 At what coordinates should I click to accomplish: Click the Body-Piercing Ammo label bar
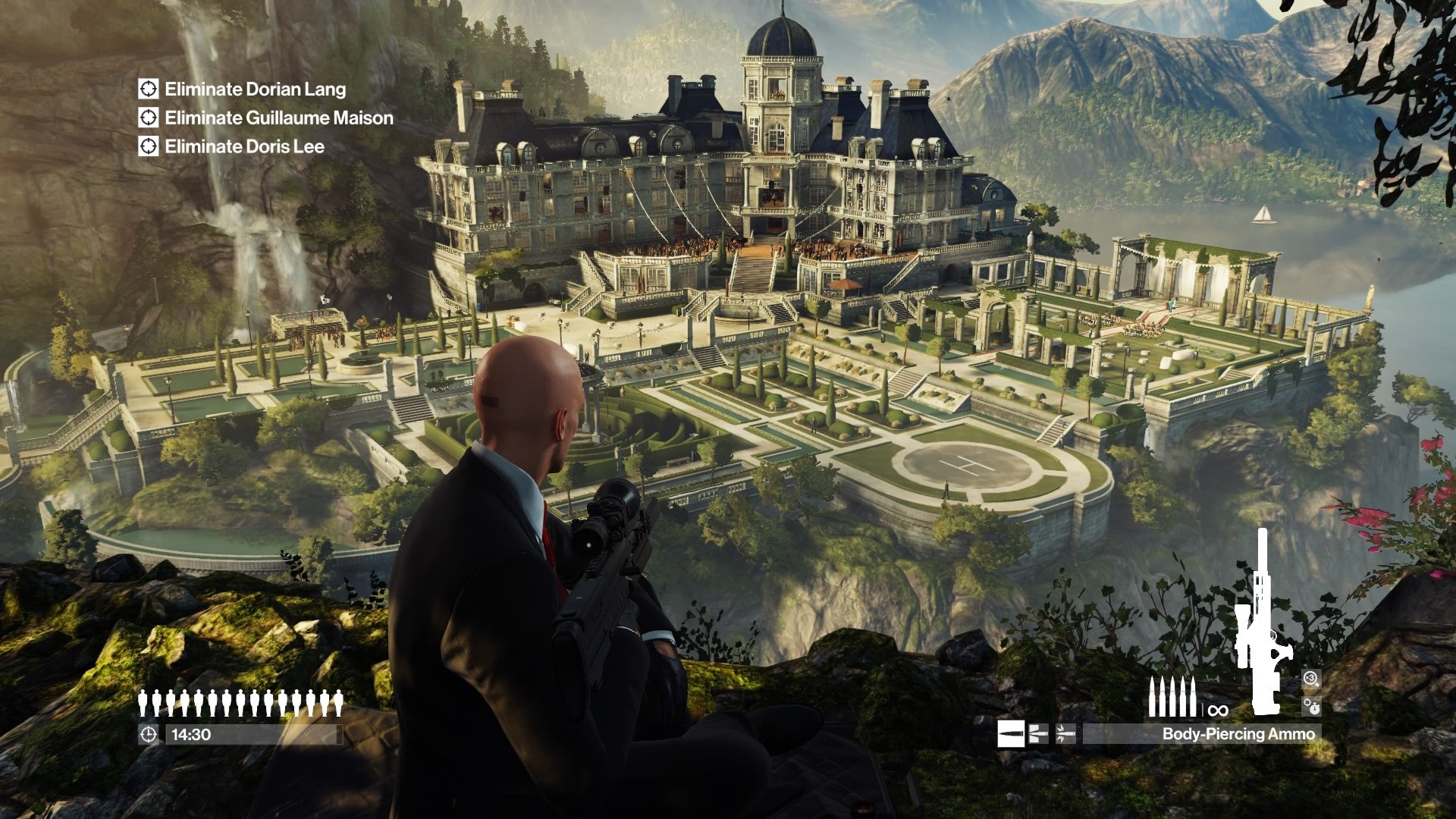point(1201,733)
